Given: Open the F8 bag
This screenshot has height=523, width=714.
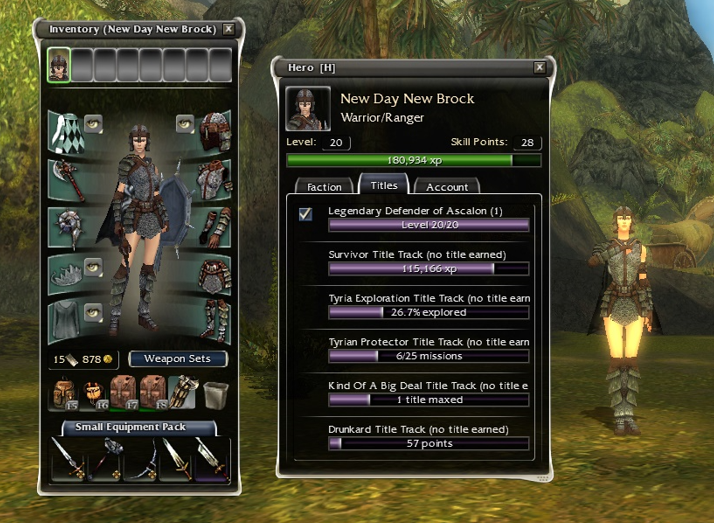Looking at the screenshot, I should (150, 391).
